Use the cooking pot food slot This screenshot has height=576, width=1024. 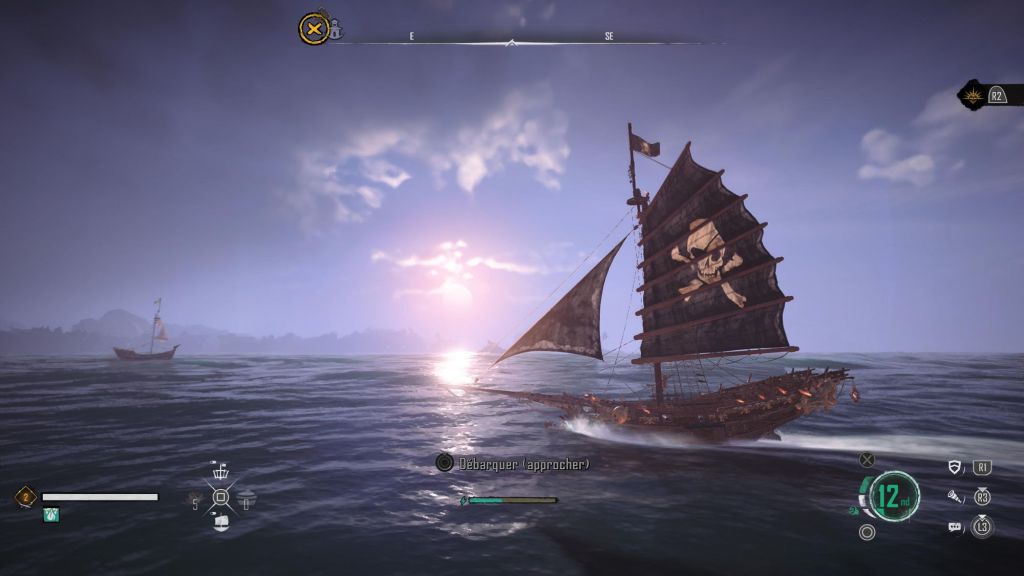tap(246, 497)
